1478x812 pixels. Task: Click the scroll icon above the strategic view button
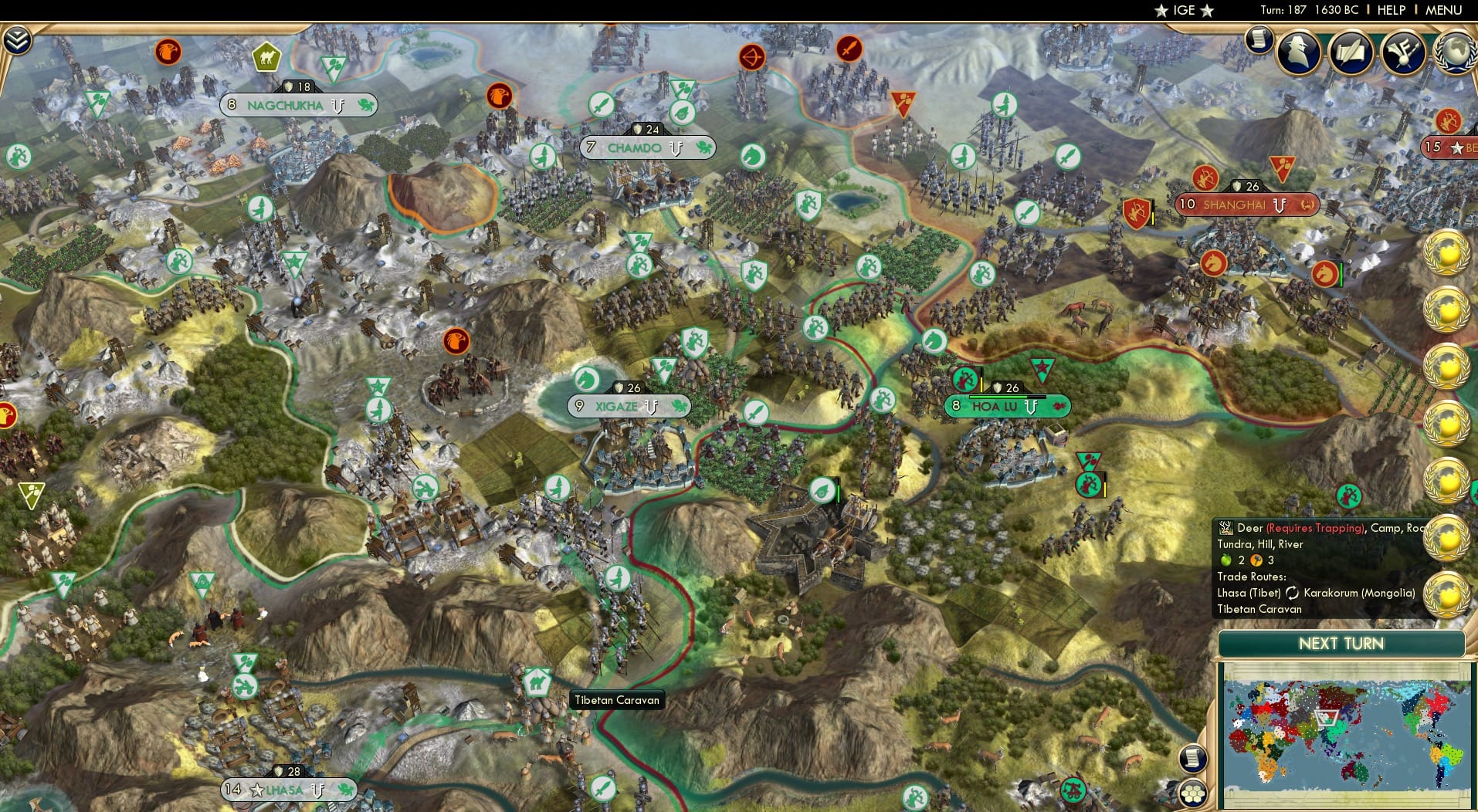click(1193, 759)
